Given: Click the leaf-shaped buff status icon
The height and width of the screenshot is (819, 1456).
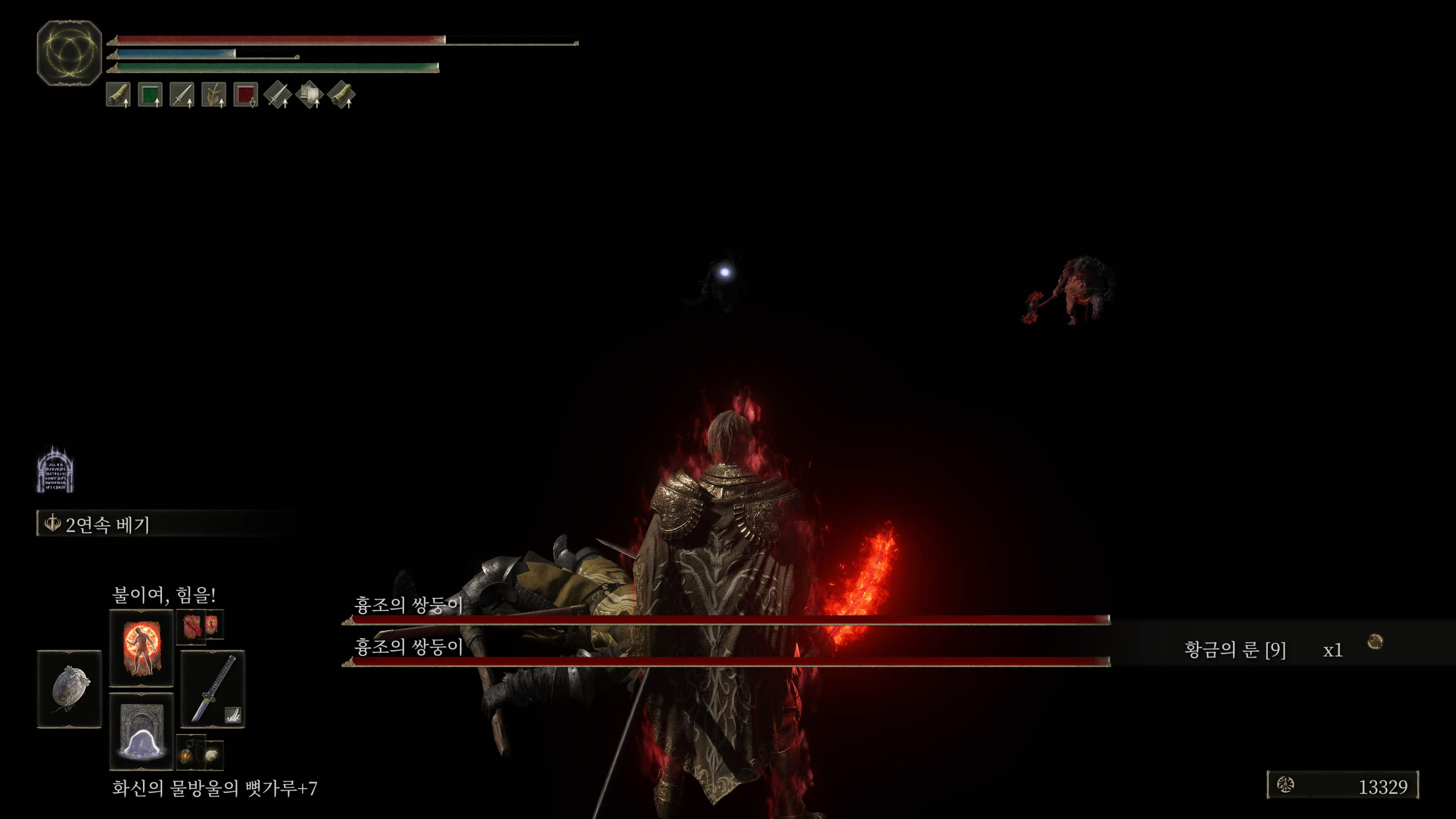Looking at the screenshot, I should (213, 95).
